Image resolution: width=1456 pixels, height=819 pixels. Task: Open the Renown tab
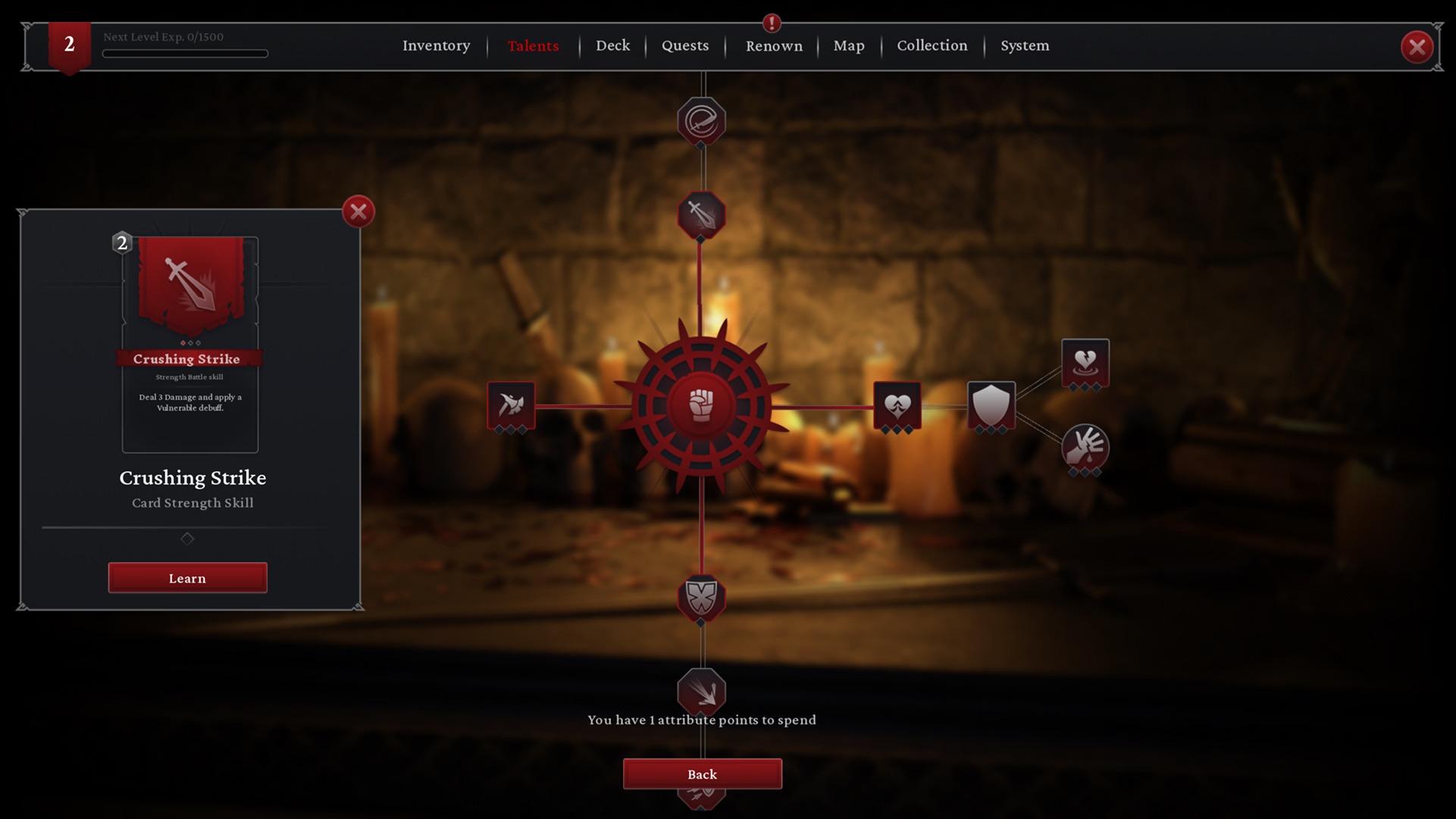pos(774,46)
